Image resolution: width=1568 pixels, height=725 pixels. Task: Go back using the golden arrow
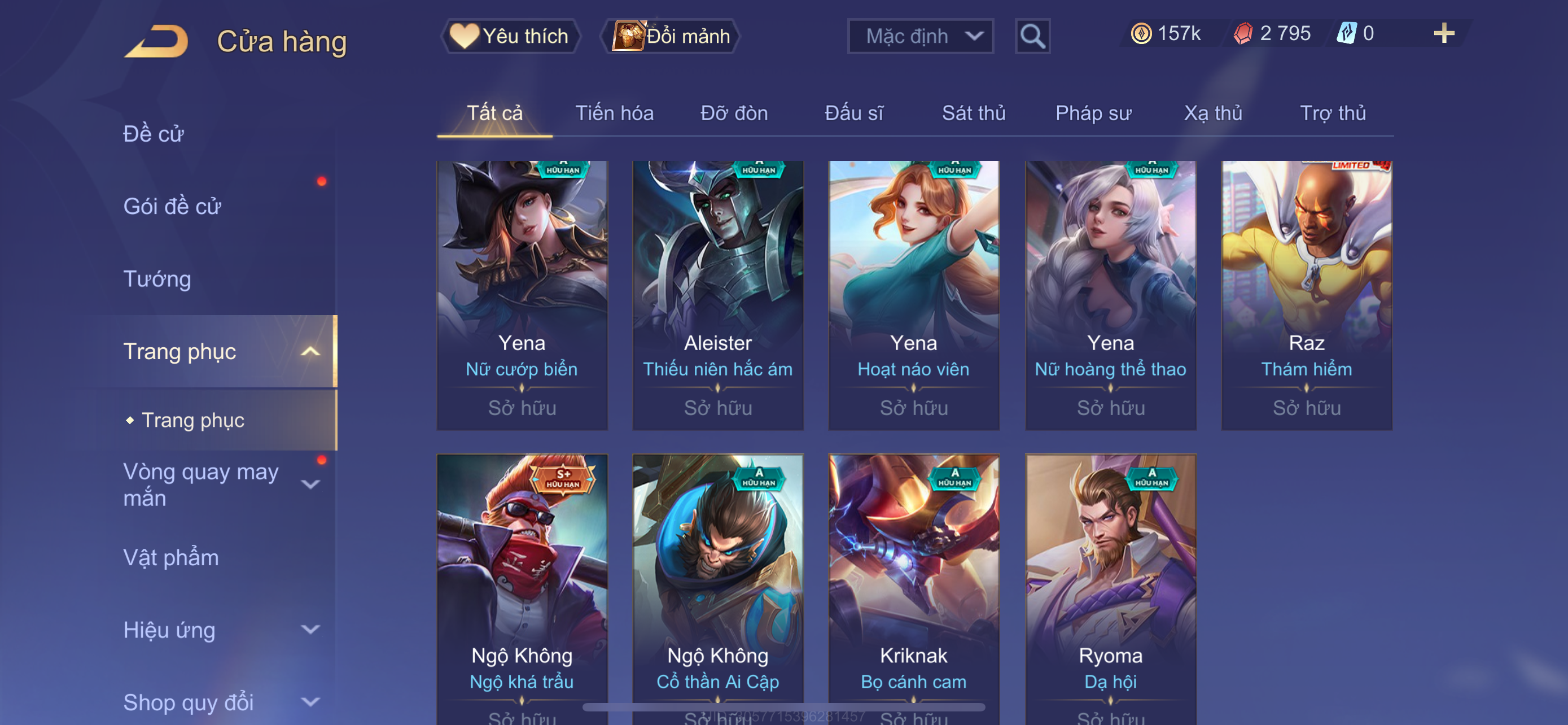157,41
